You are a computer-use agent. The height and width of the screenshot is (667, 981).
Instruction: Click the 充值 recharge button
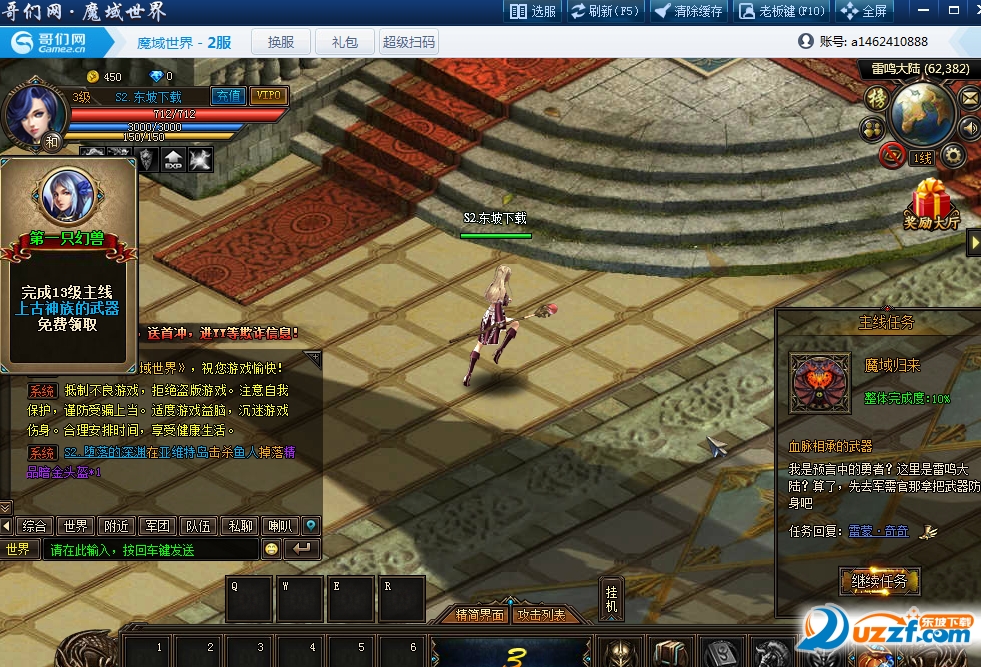(x=228, y=96)
